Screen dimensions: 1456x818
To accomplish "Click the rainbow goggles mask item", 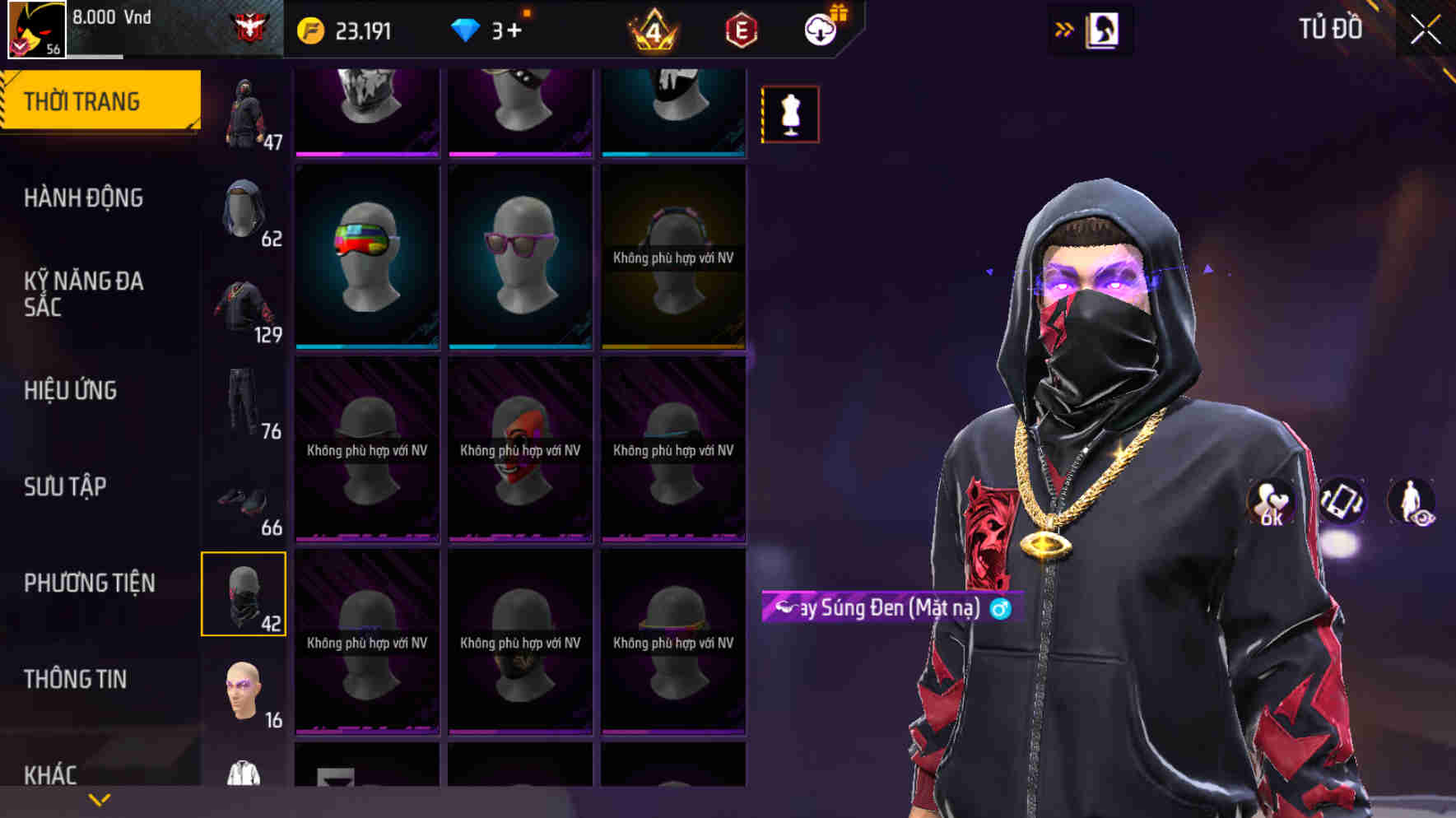I will pos(366,255).
